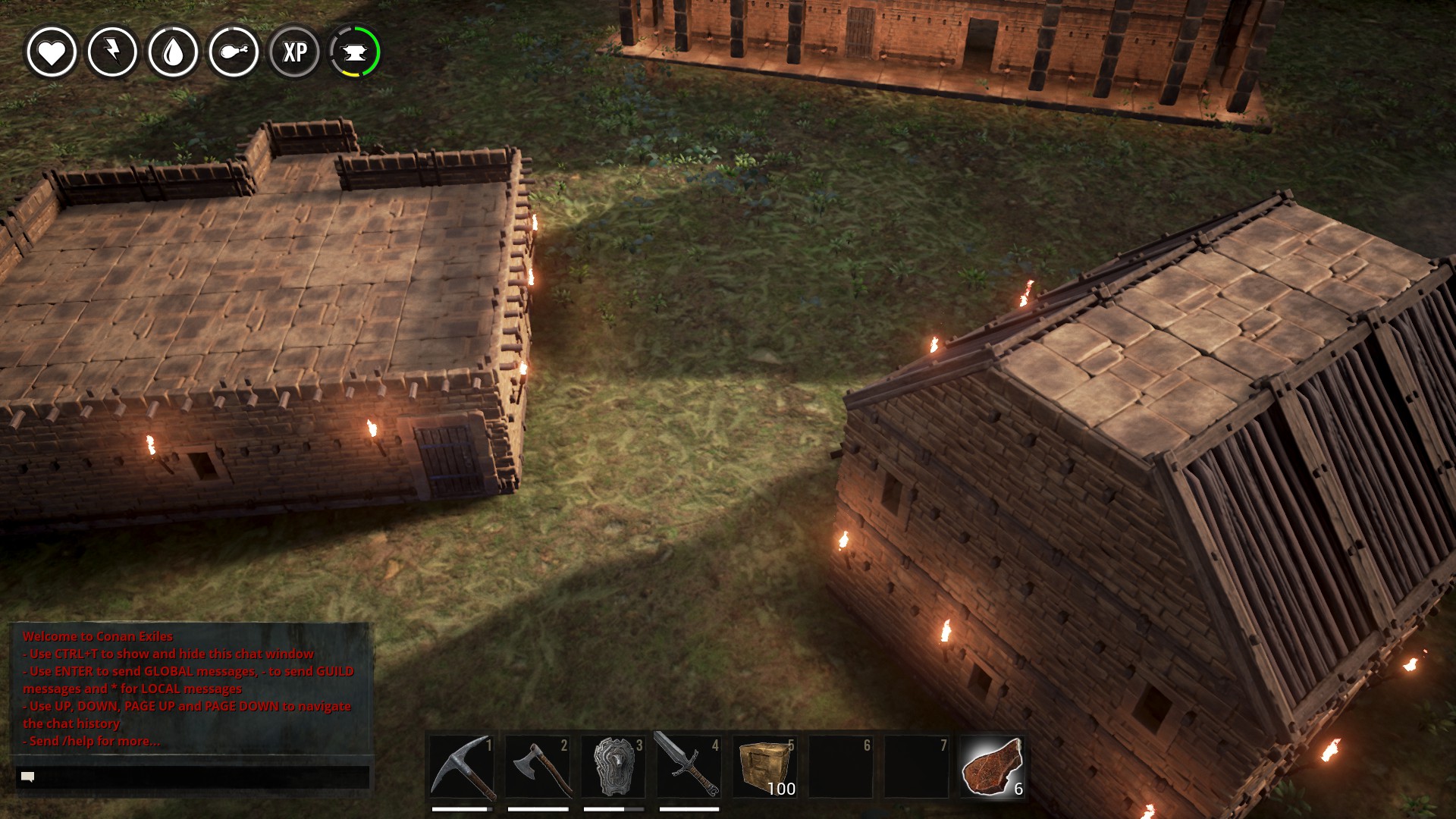Click the anvil encumbrance ring icon
The height and width of the screenshot is (819, 1456).
point(355,52)
